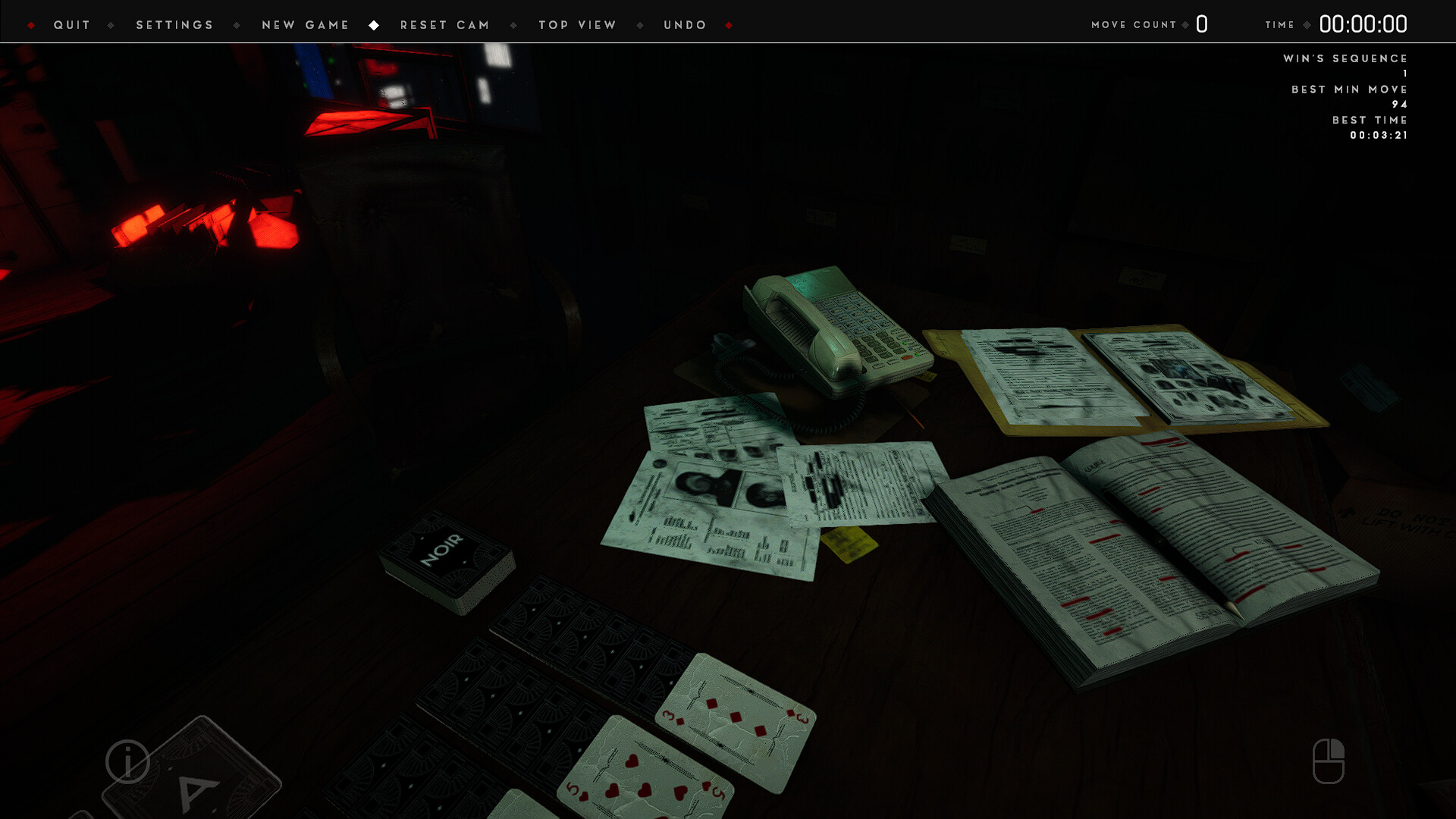The width and height of the screenshot is (1456, 819).
Task: Select the 5 of hearts card
Action: click(648, 766)
